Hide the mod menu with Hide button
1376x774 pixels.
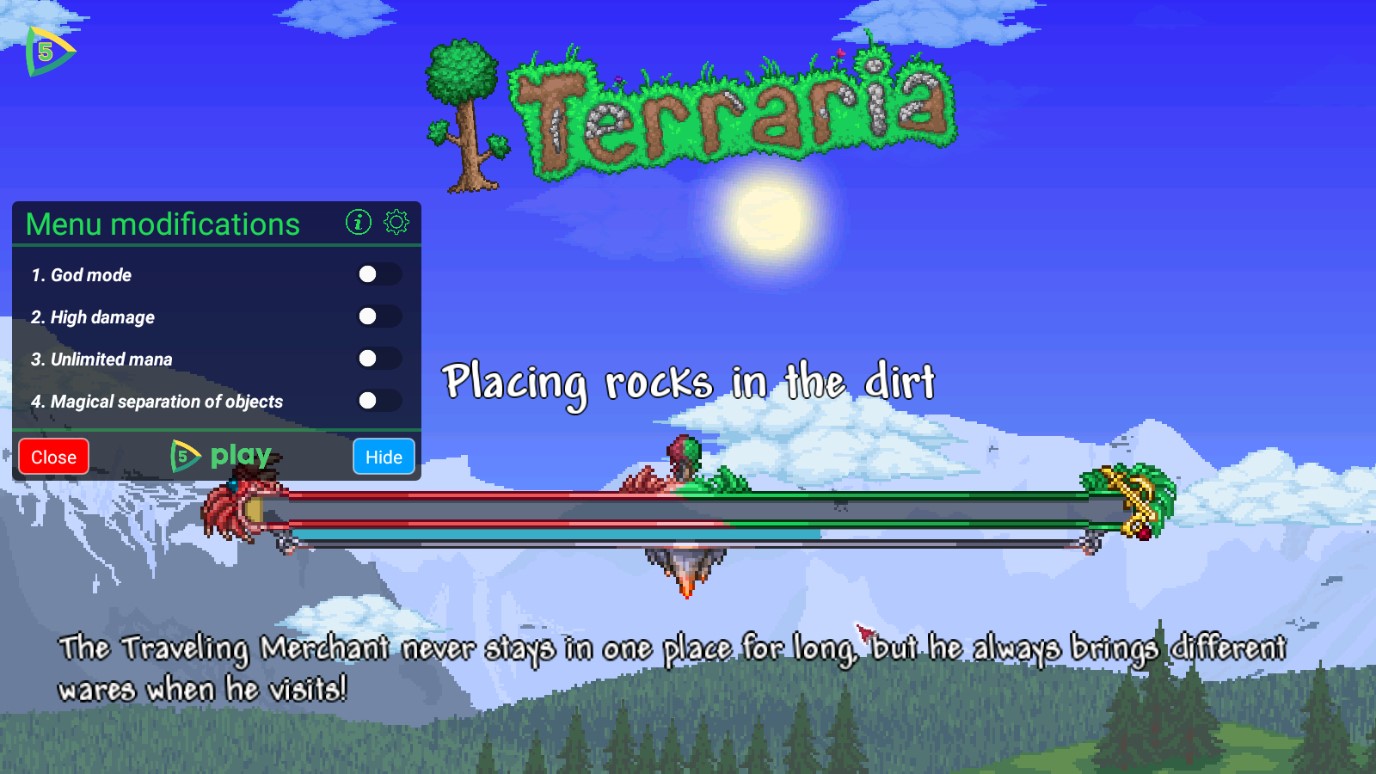pyautogui.click(x=383, y=457)
